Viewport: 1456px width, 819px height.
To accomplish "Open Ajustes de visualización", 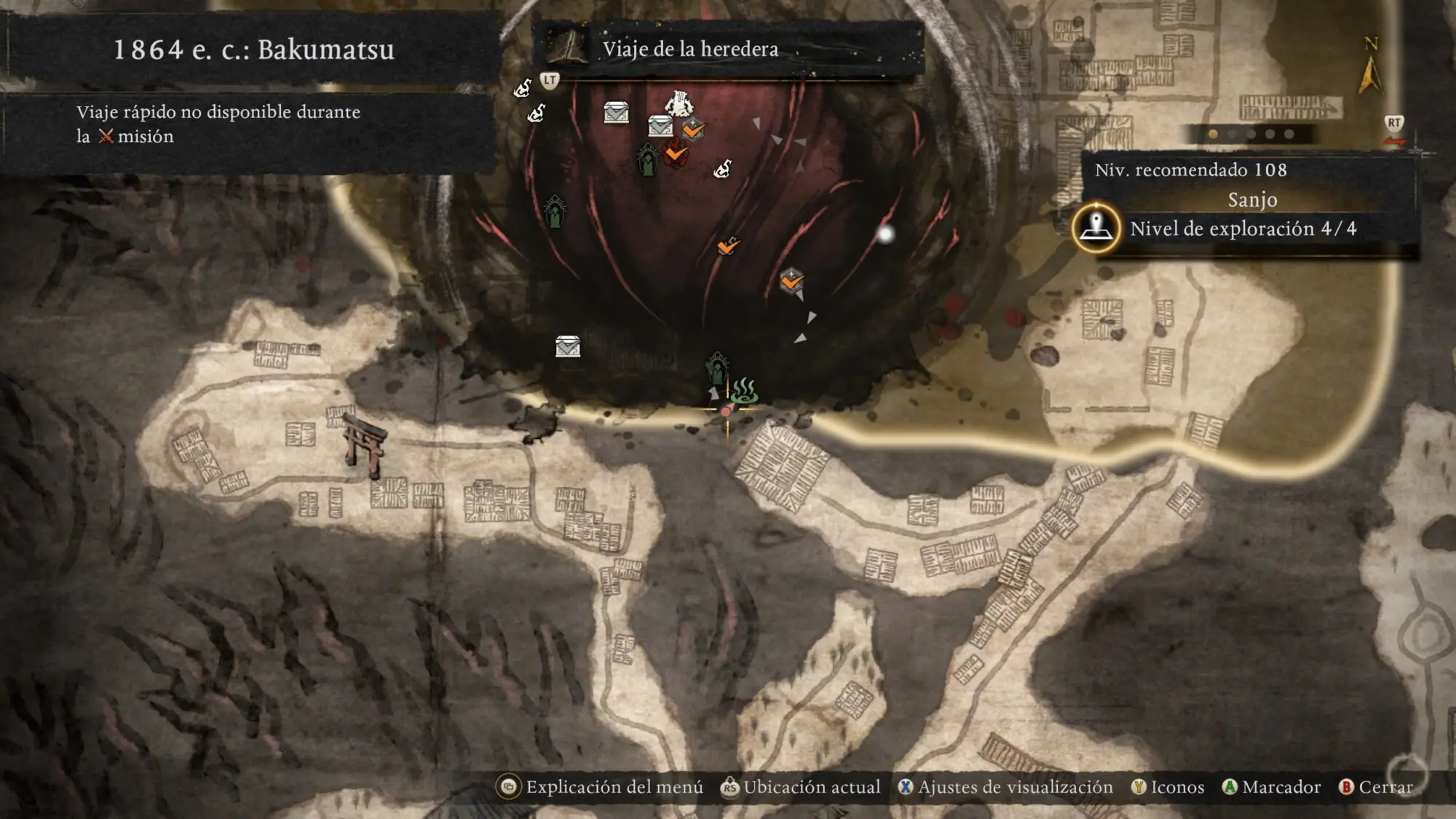I will (x=1006, y=787).
